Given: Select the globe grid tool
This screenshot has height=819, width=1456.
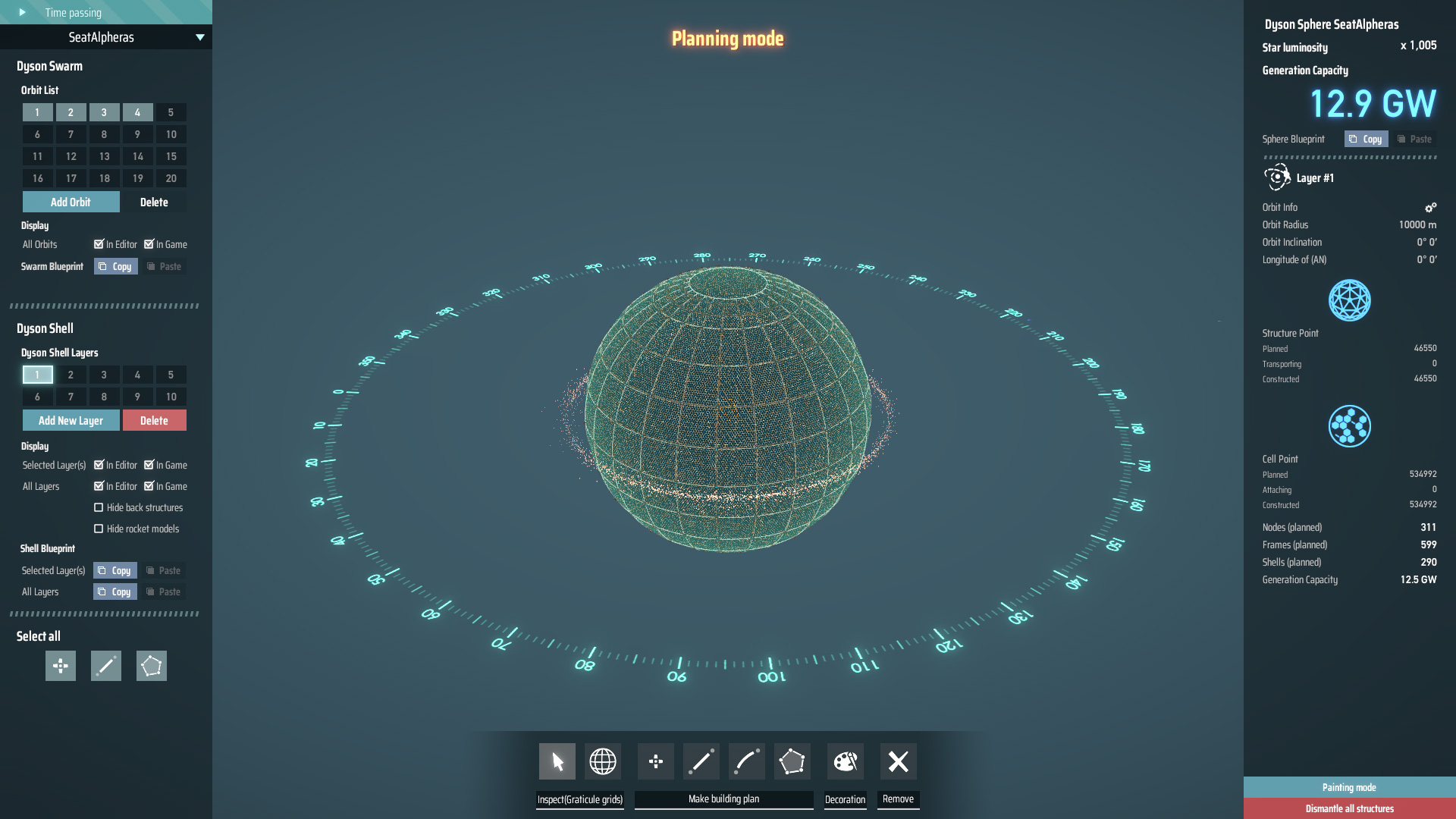Looking at the screenshot, I should pos(603,761).
